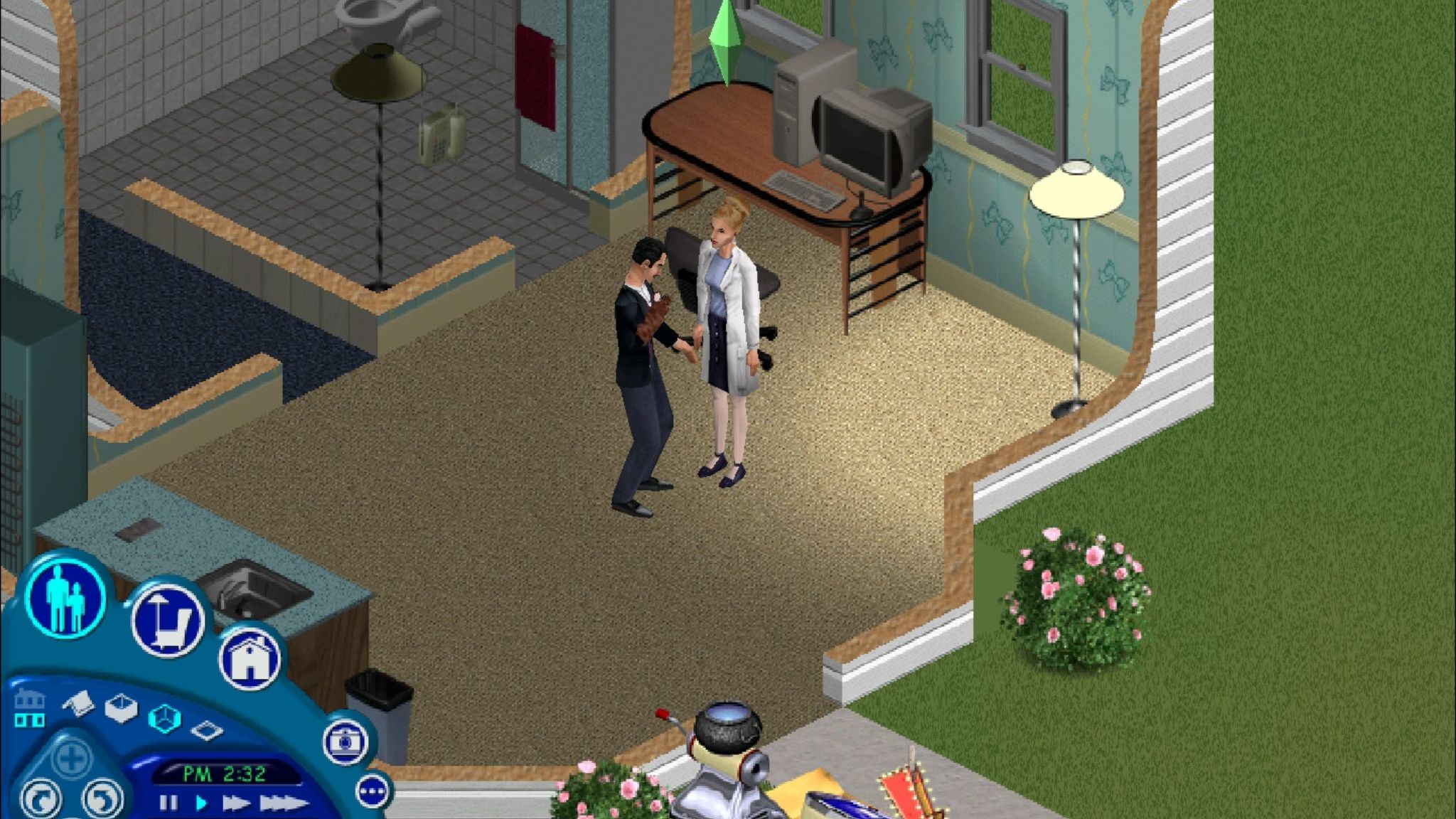Select the medium zoom cube icon

[164, 715]
